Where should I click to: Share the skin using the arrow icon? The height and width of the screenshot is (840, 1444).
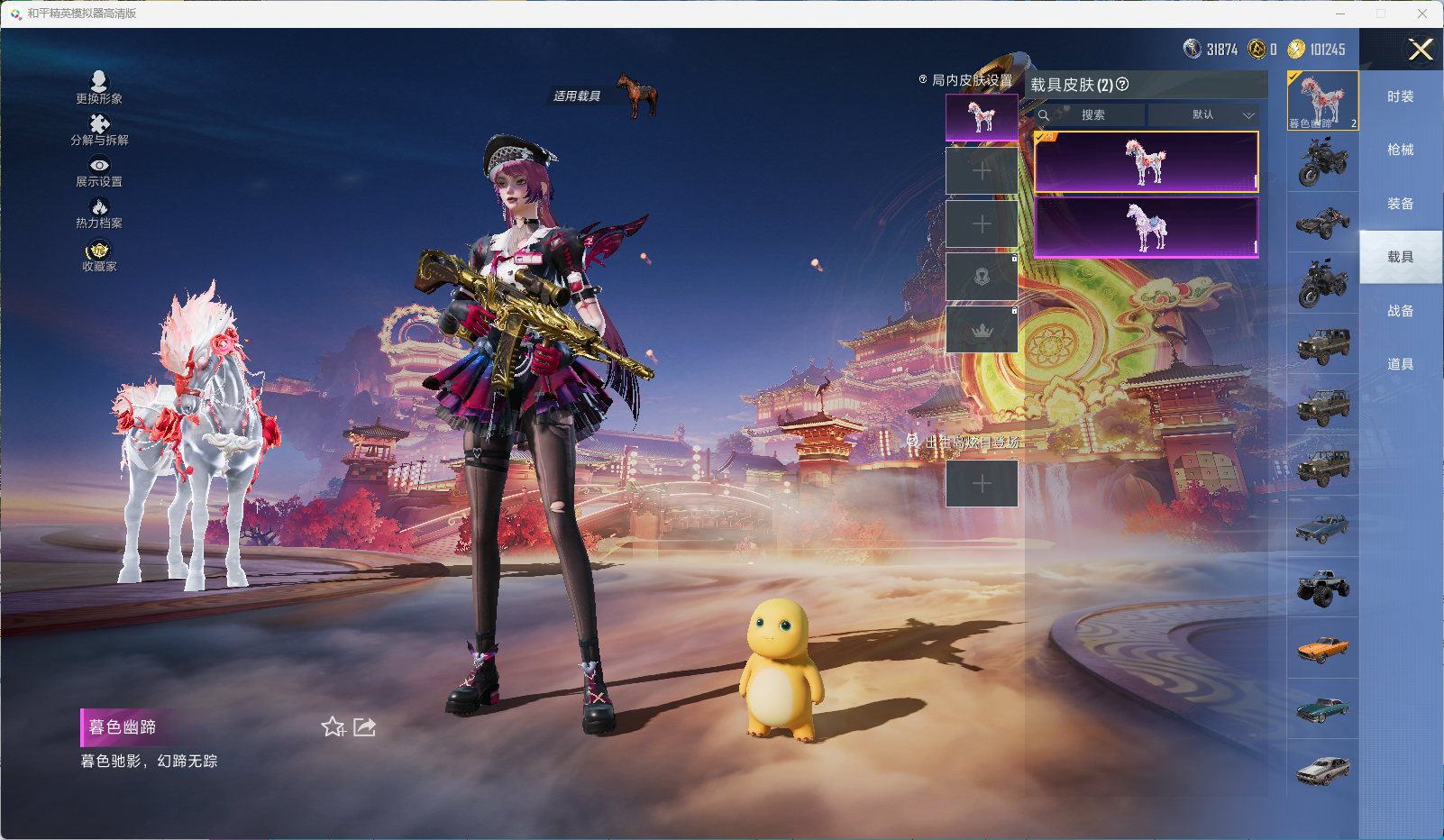coord(364,727)
